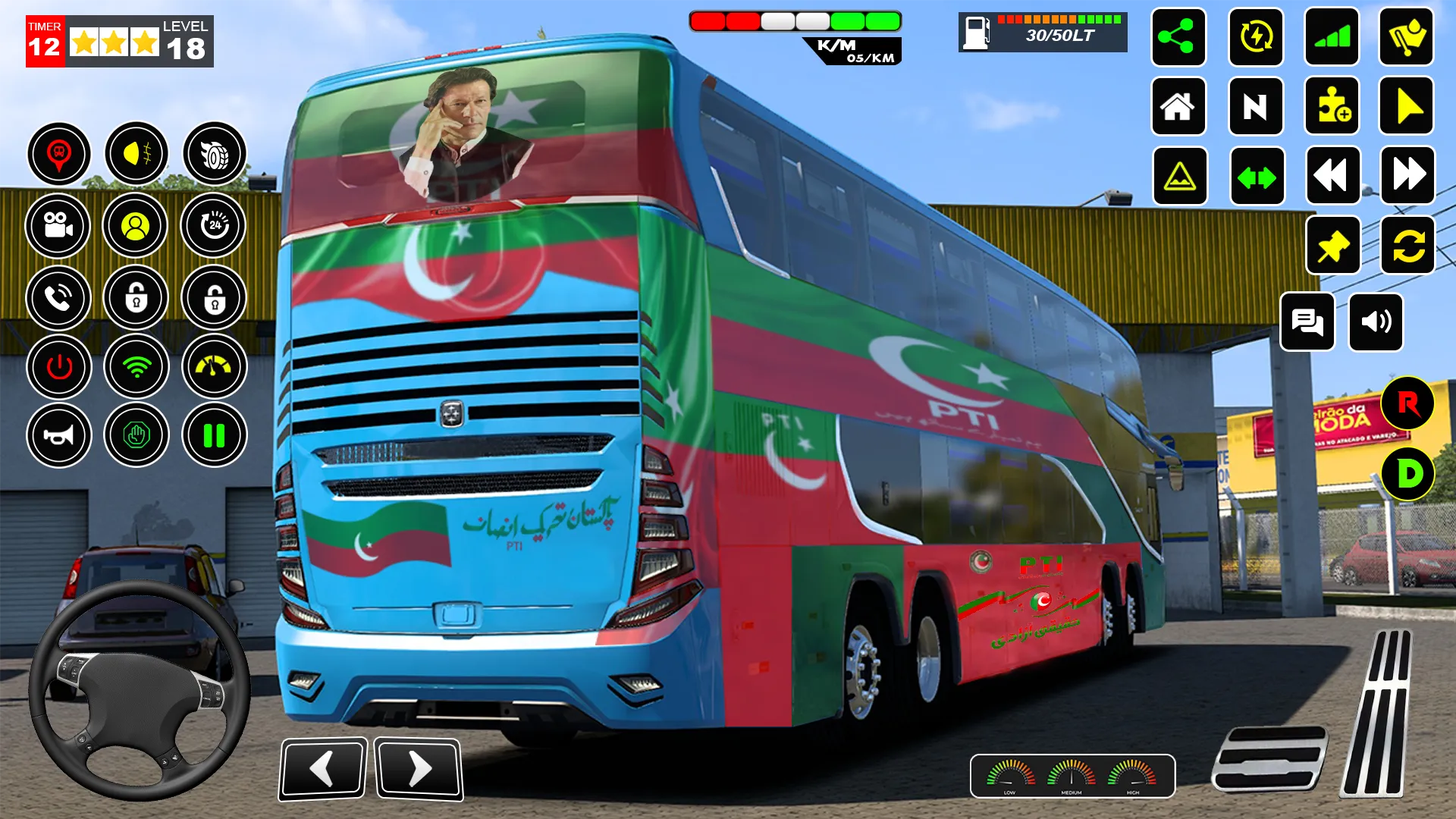The image size is (1456, 819).
Task: Activate the green turn indicator arrows
Action: point(1257,177)
